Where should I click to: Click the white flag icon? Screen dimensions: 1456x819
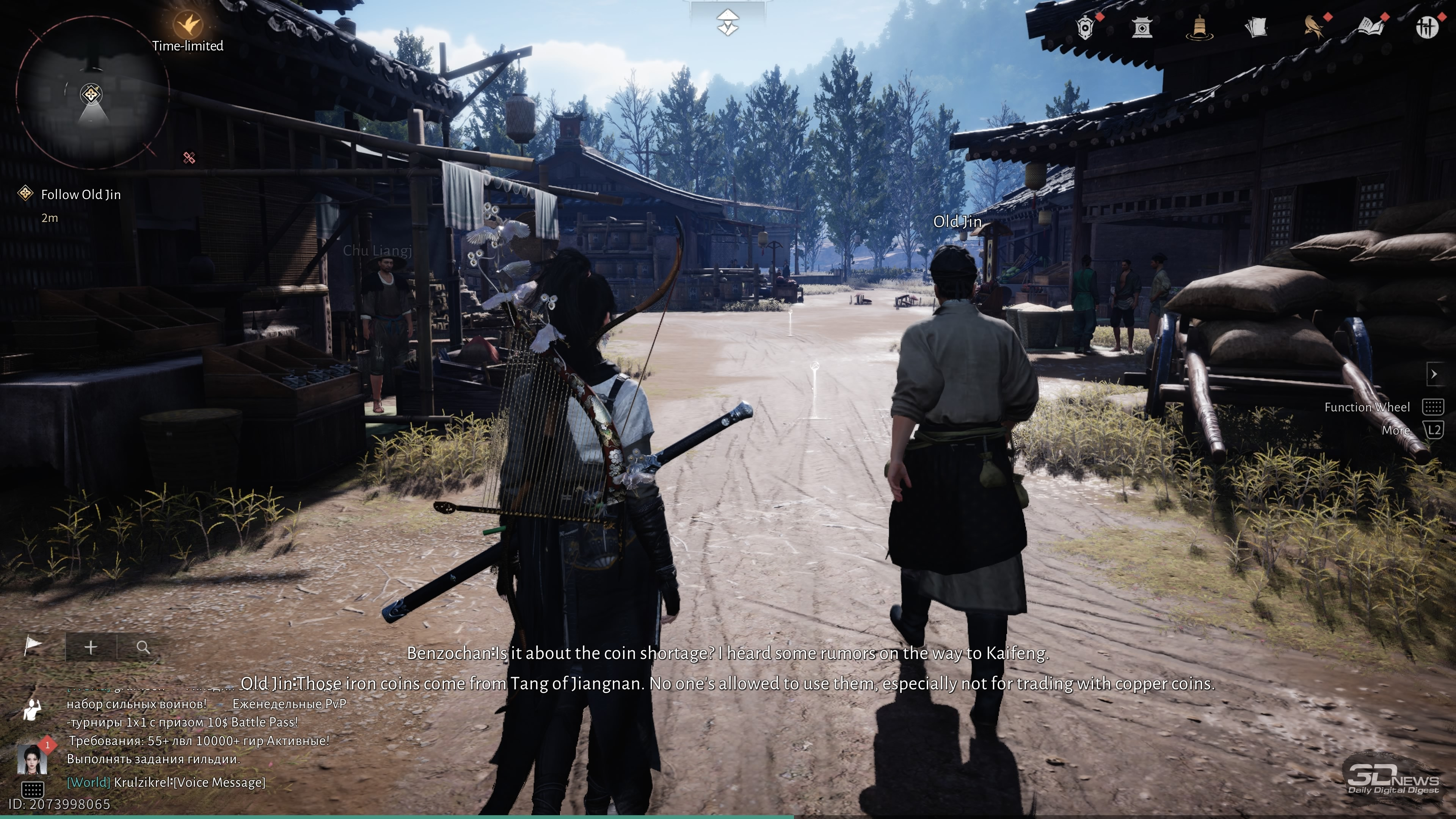coord(33,645)
